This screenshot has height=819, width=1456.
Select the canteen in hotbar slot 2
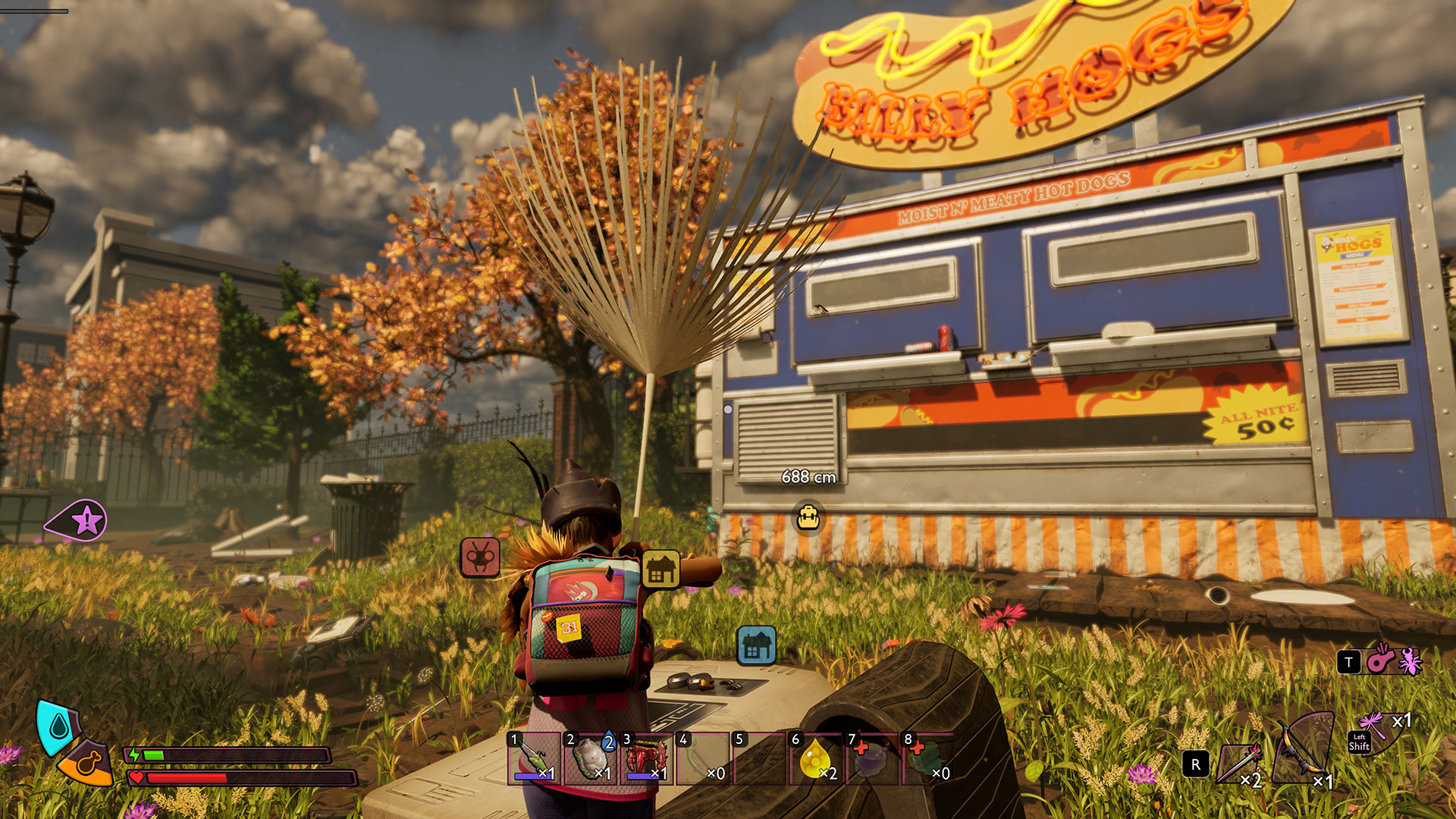[591, 758]
